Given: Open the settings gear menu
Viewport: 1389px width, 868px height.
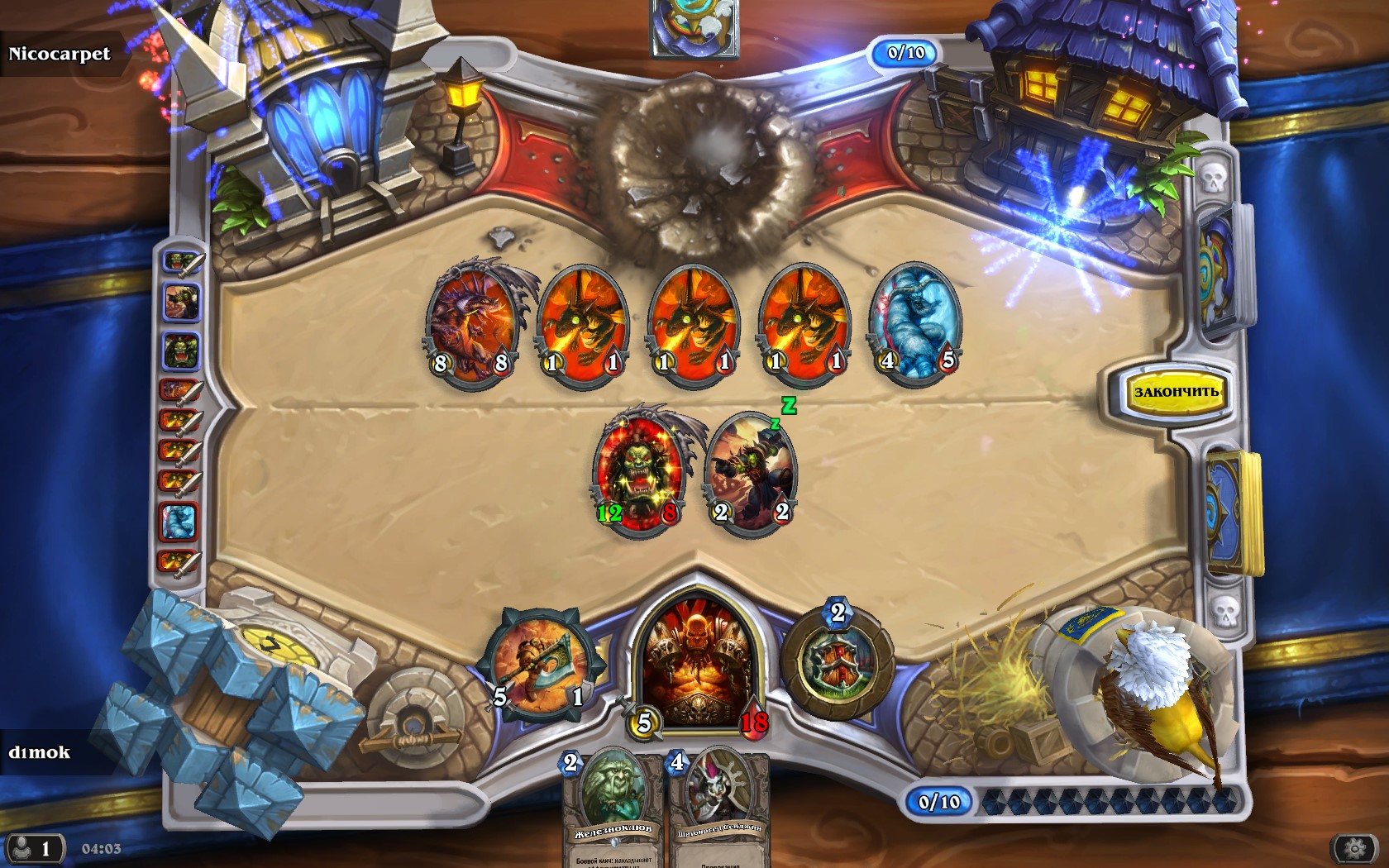Looking at the screenshot, I should click(1354, 848).
